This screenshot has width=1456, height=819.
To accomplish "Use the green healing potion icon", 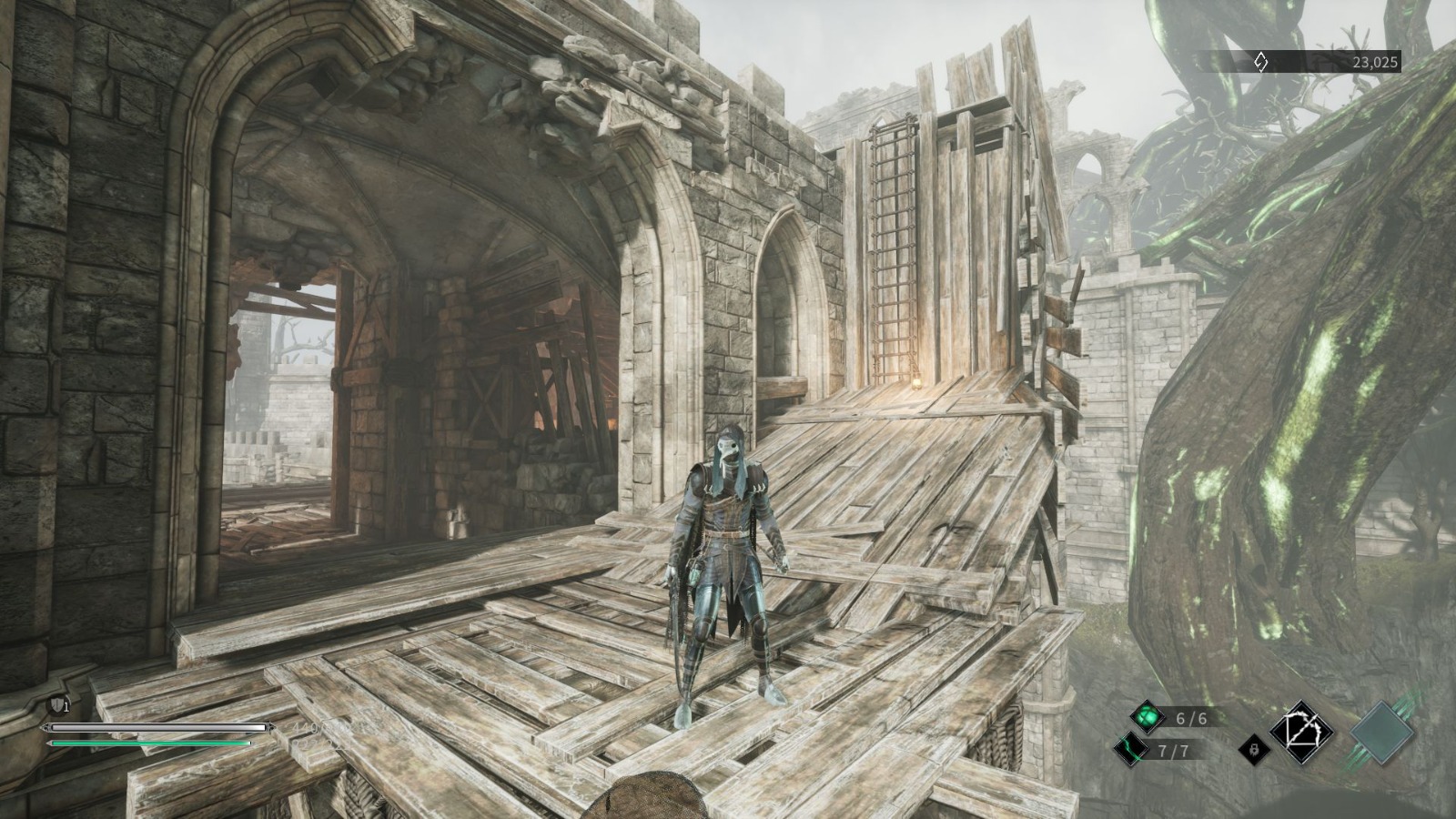I will [x=1150, y=718].
